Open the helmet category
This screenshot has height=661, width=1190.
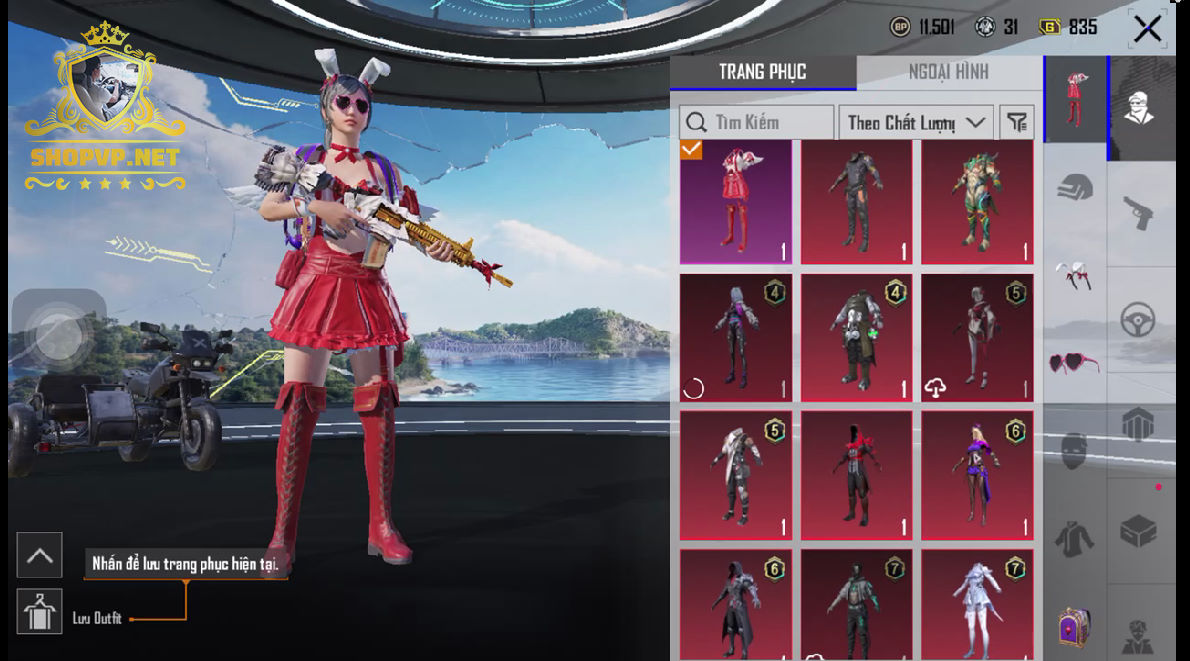click(1075, 188)
